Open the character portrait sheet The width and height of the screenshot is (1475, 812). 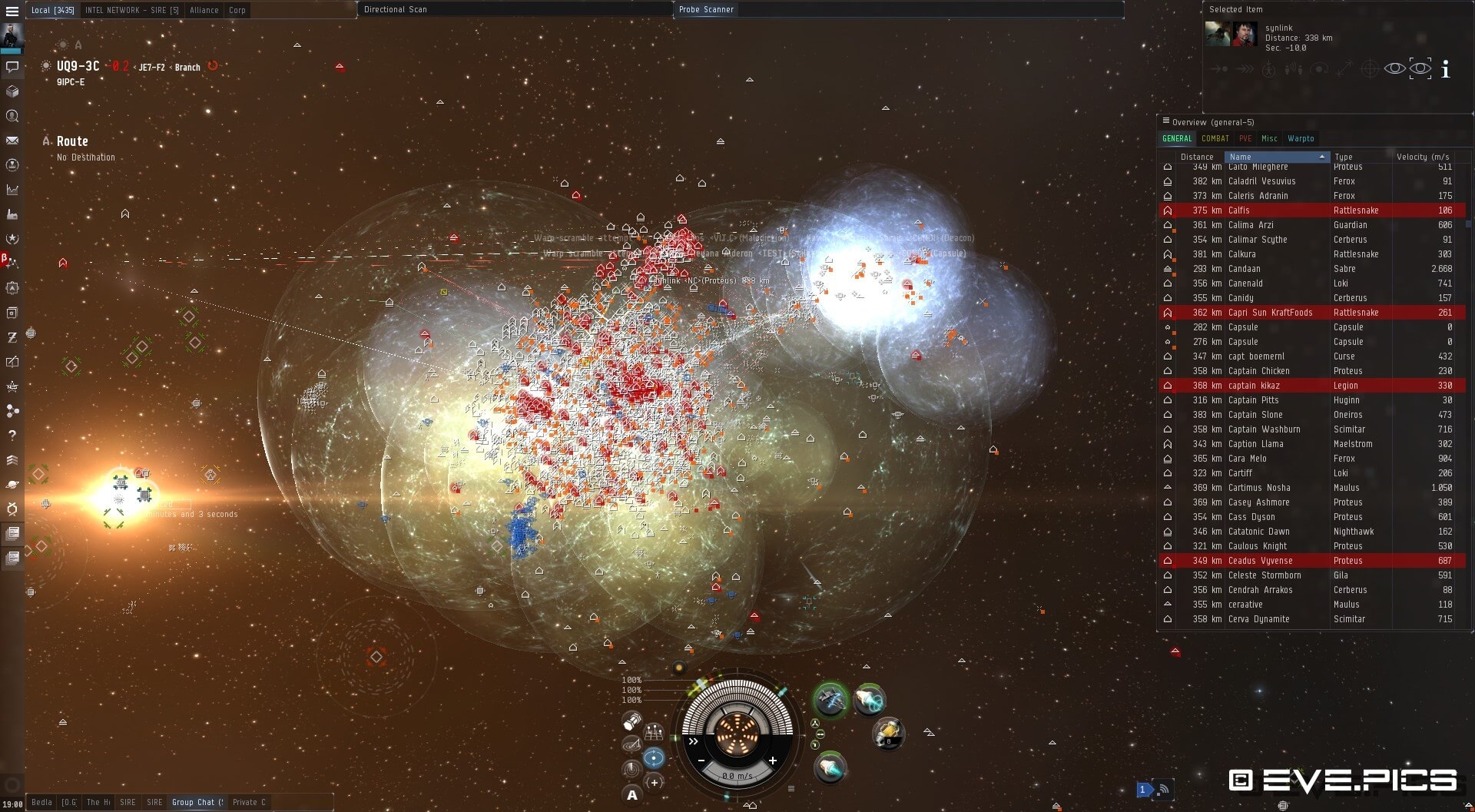pyautogui.click(x=12, y=35)
